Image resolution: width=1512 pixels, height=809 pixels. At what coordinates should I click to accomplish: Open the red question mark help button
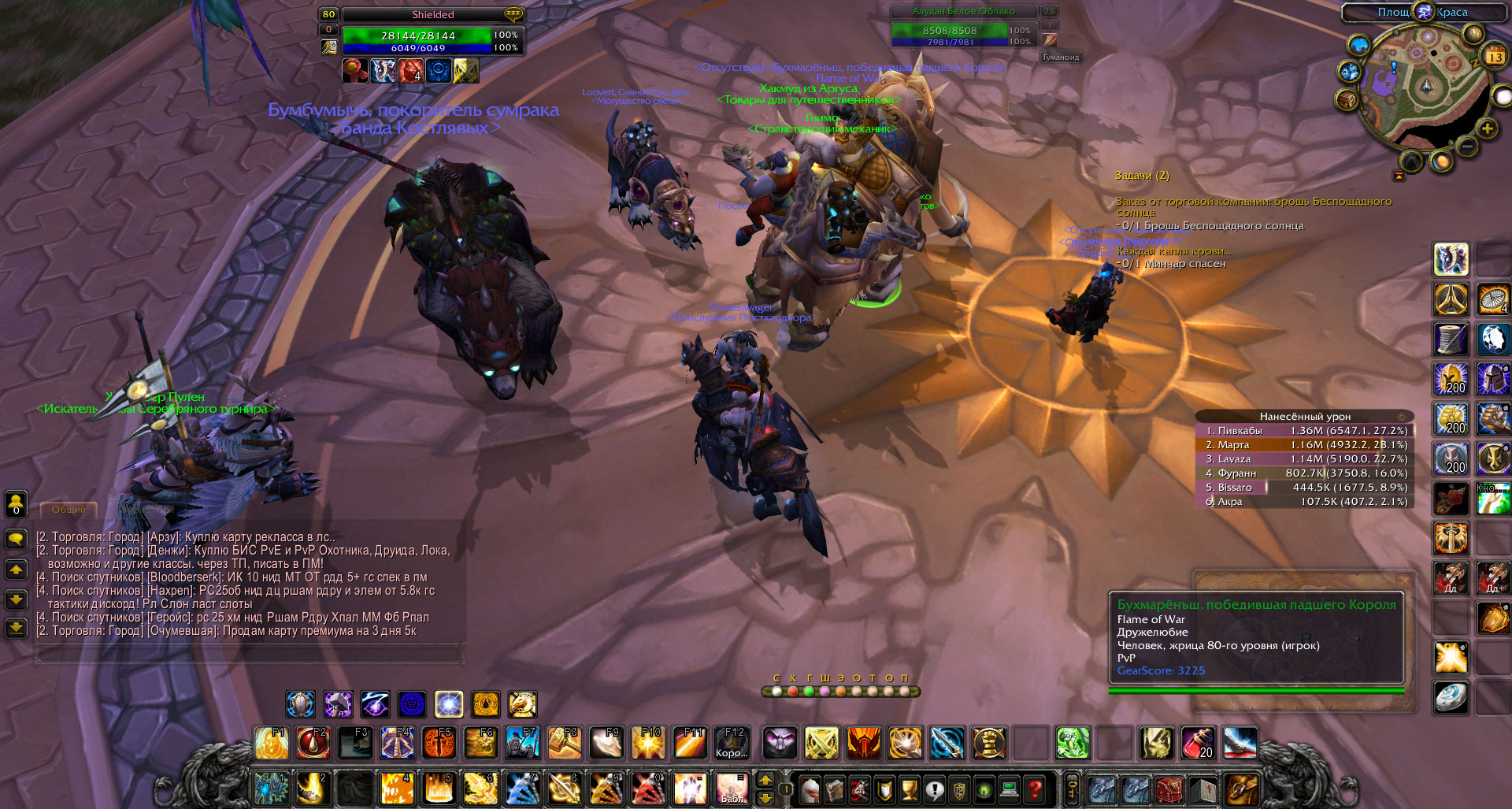point(1036,788)
